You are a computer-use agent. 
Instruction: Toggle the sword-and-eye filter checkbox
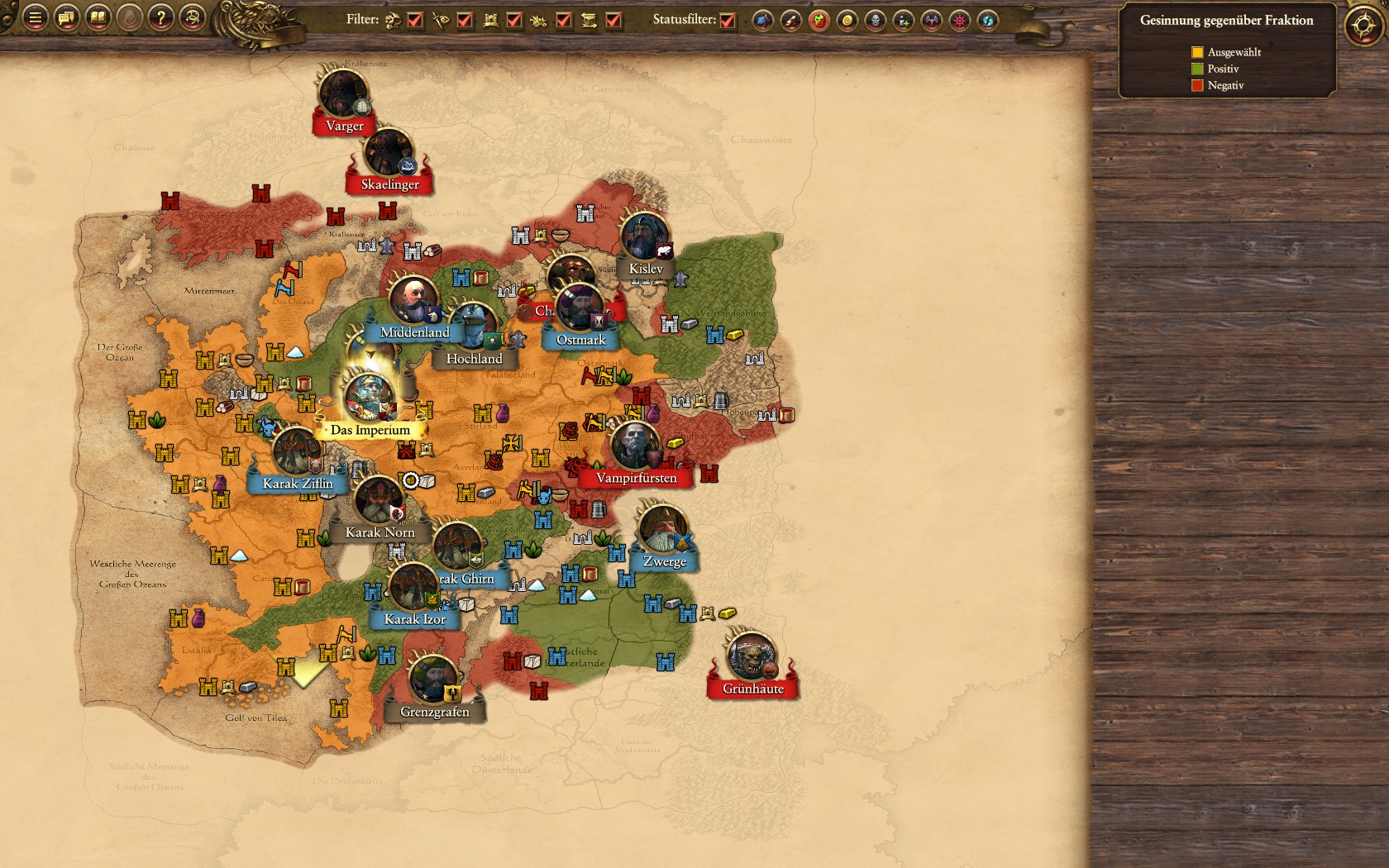tap(465, 21)
